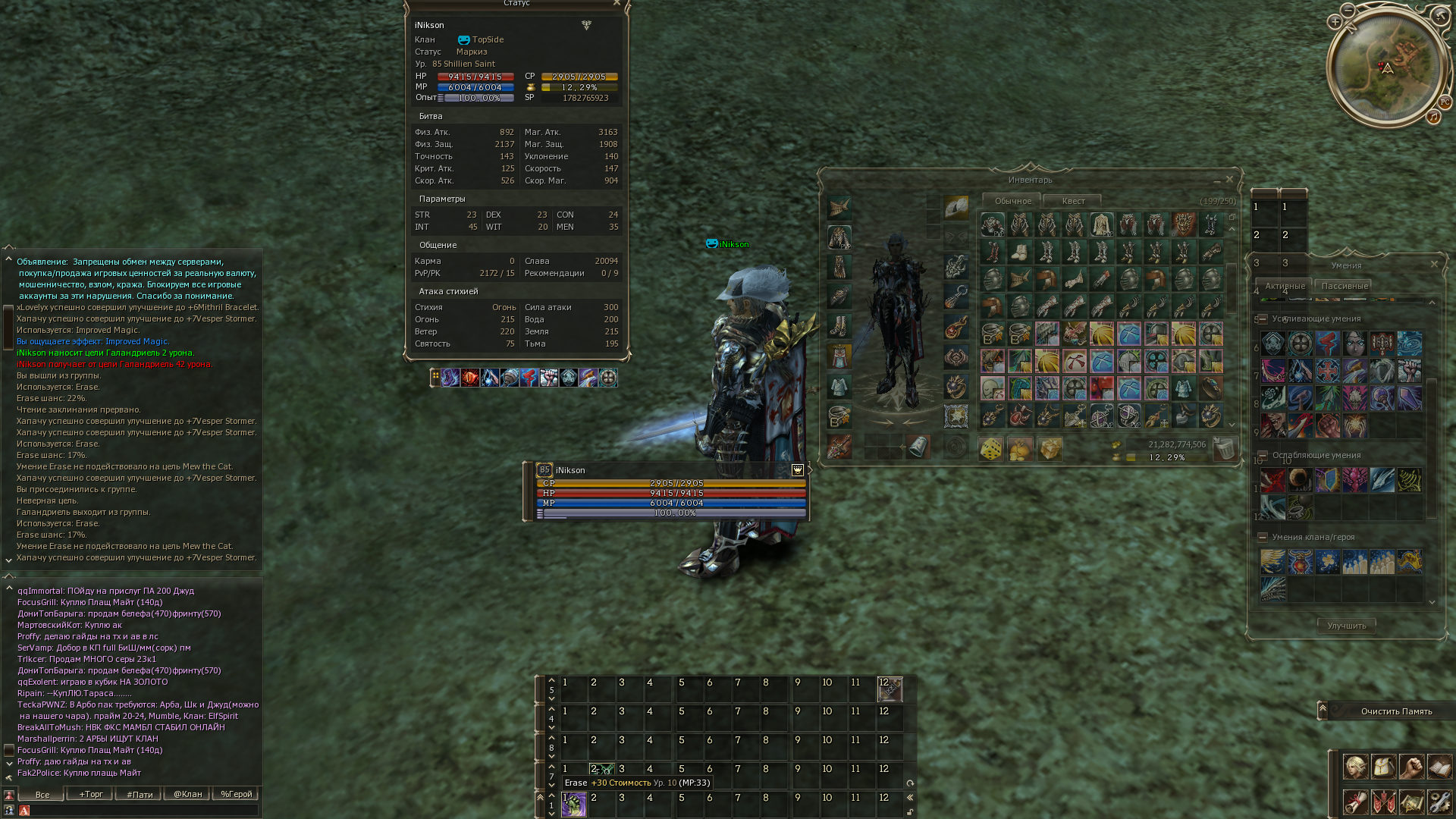This screenshot has width=1456, height=819.
Task: Collapse the Ослабляющие умения skill section
Action: [x=1262, y=454]
